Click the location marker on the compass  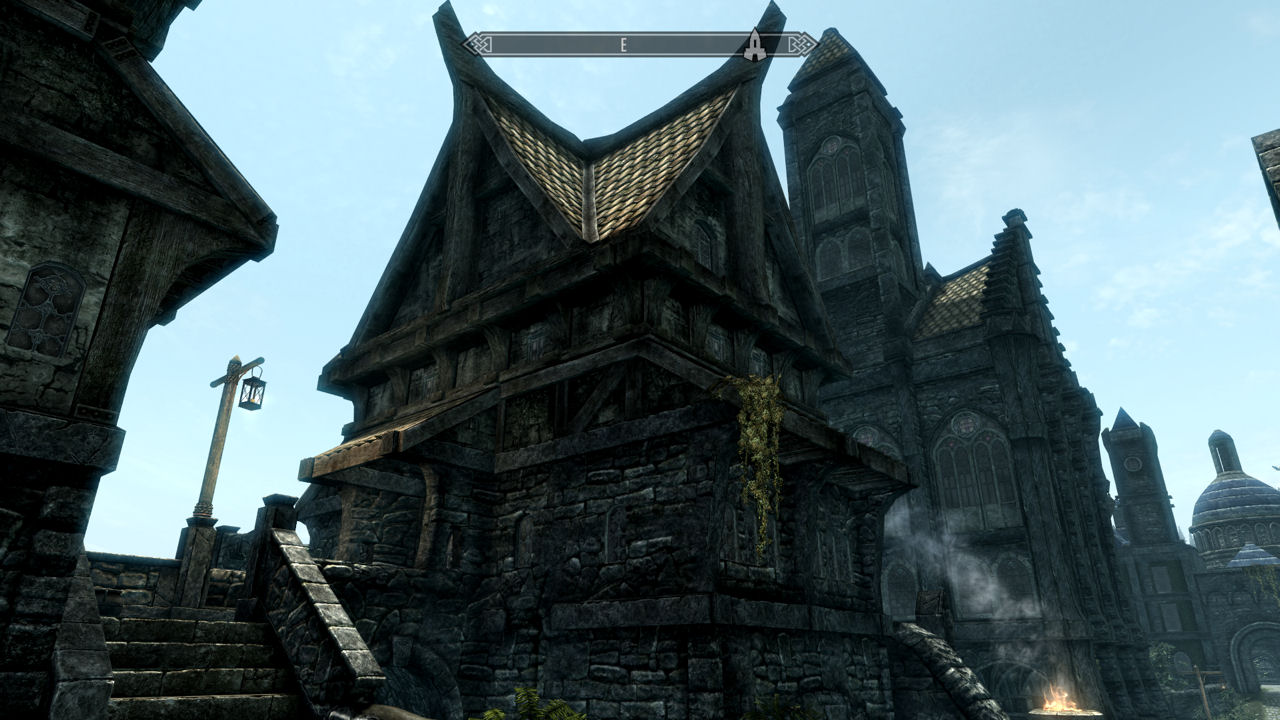[754, 45]
